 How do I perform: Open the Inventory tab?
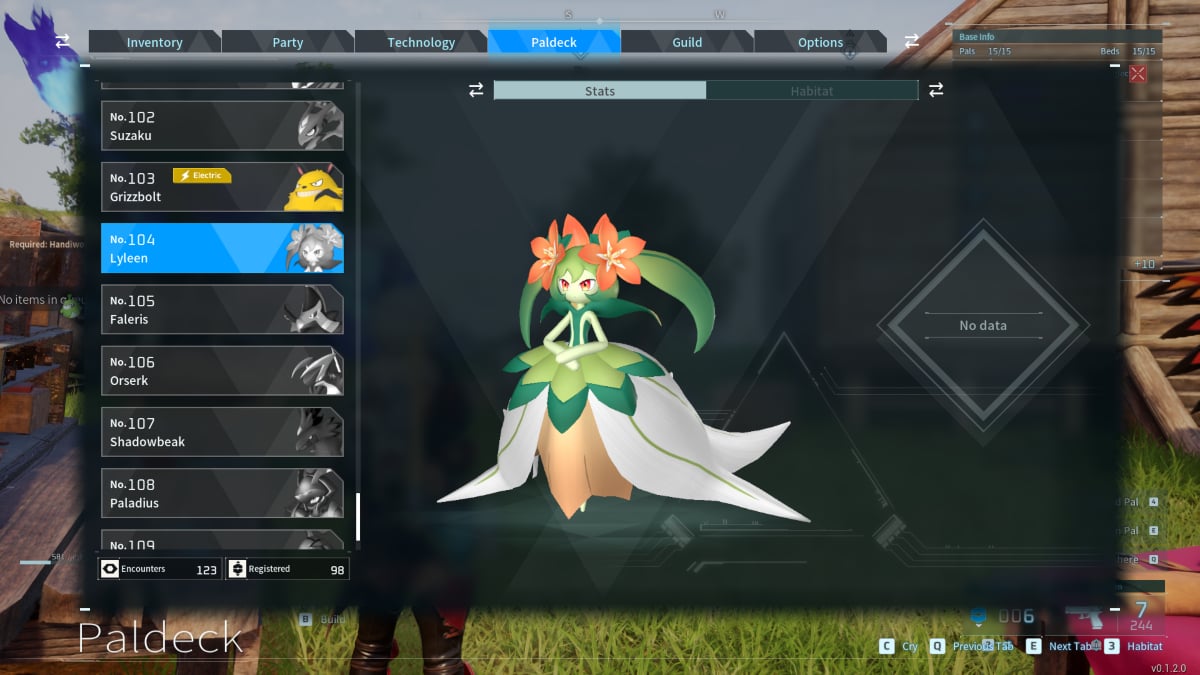[154, 42]
